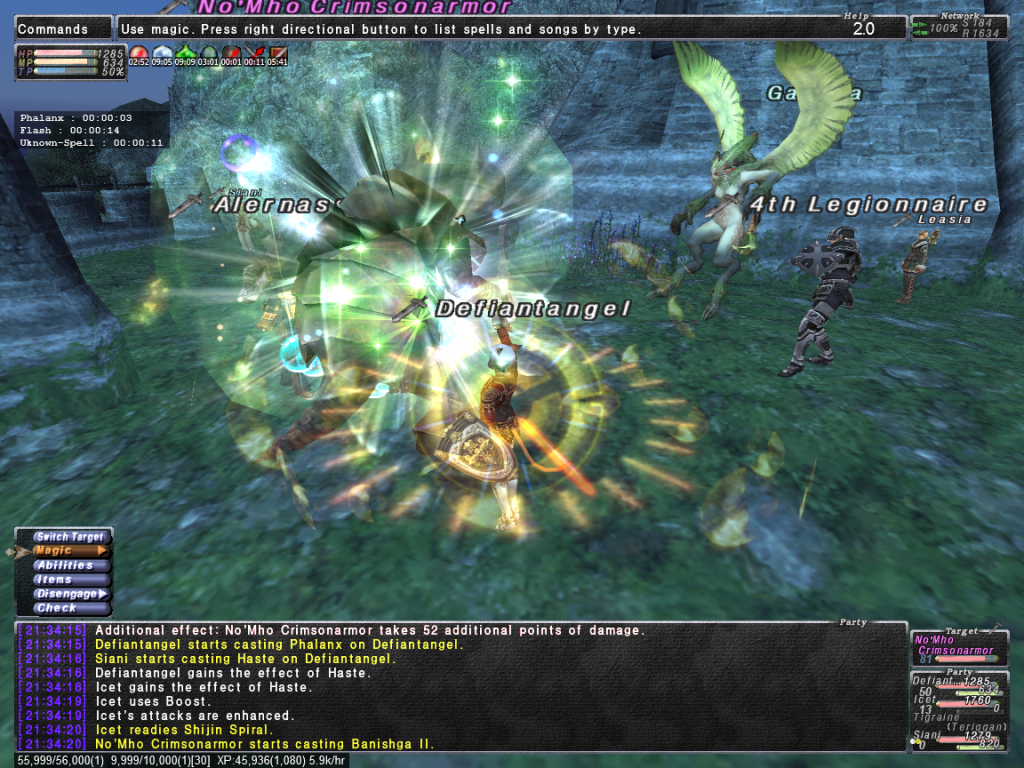
Task: Click the No'Mho Crimsonarmor target window
Action: pyautogui.click(x=959, y=649)
